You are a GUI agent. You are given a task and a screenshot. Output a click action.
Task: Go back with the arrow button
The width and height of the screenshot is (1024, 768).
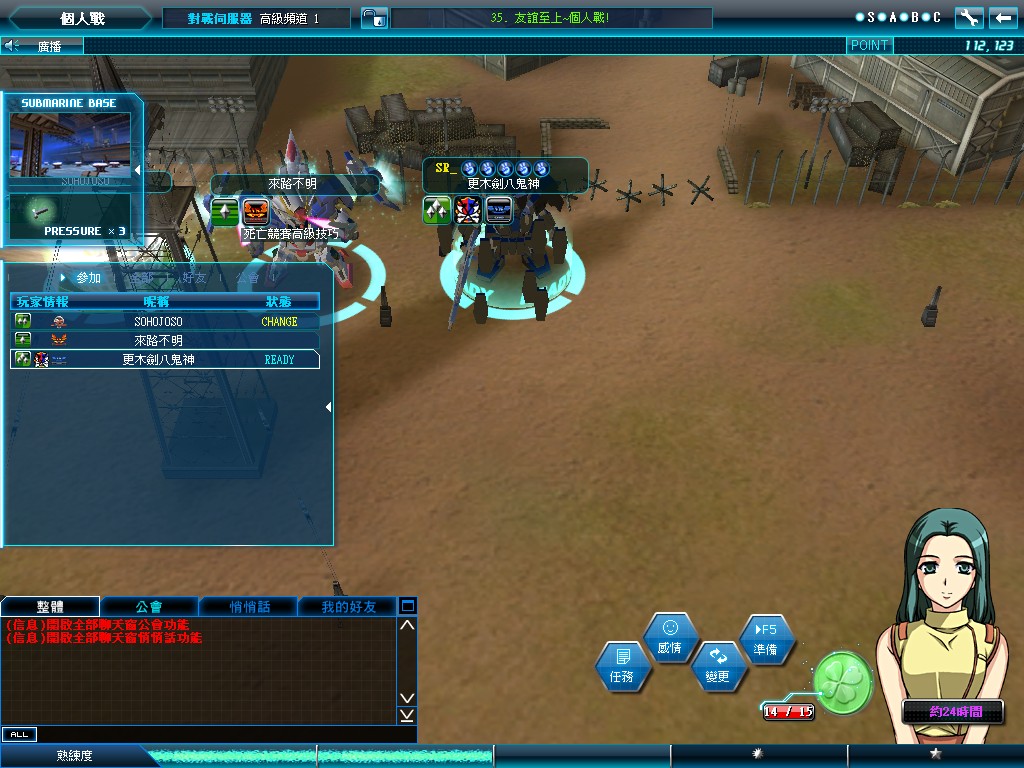1001,18
